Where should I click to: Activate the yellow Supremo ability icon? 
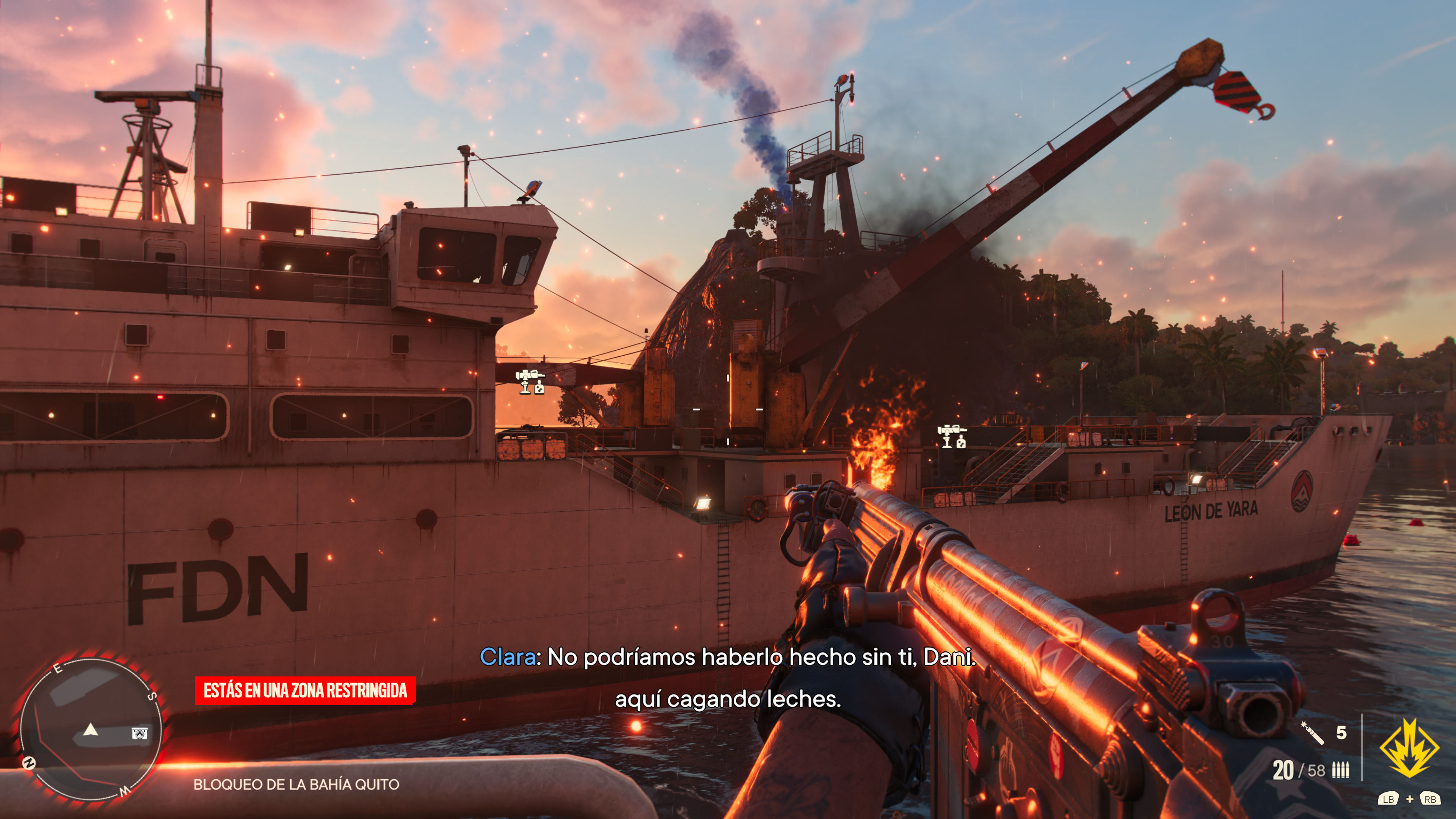[1409, 748]
